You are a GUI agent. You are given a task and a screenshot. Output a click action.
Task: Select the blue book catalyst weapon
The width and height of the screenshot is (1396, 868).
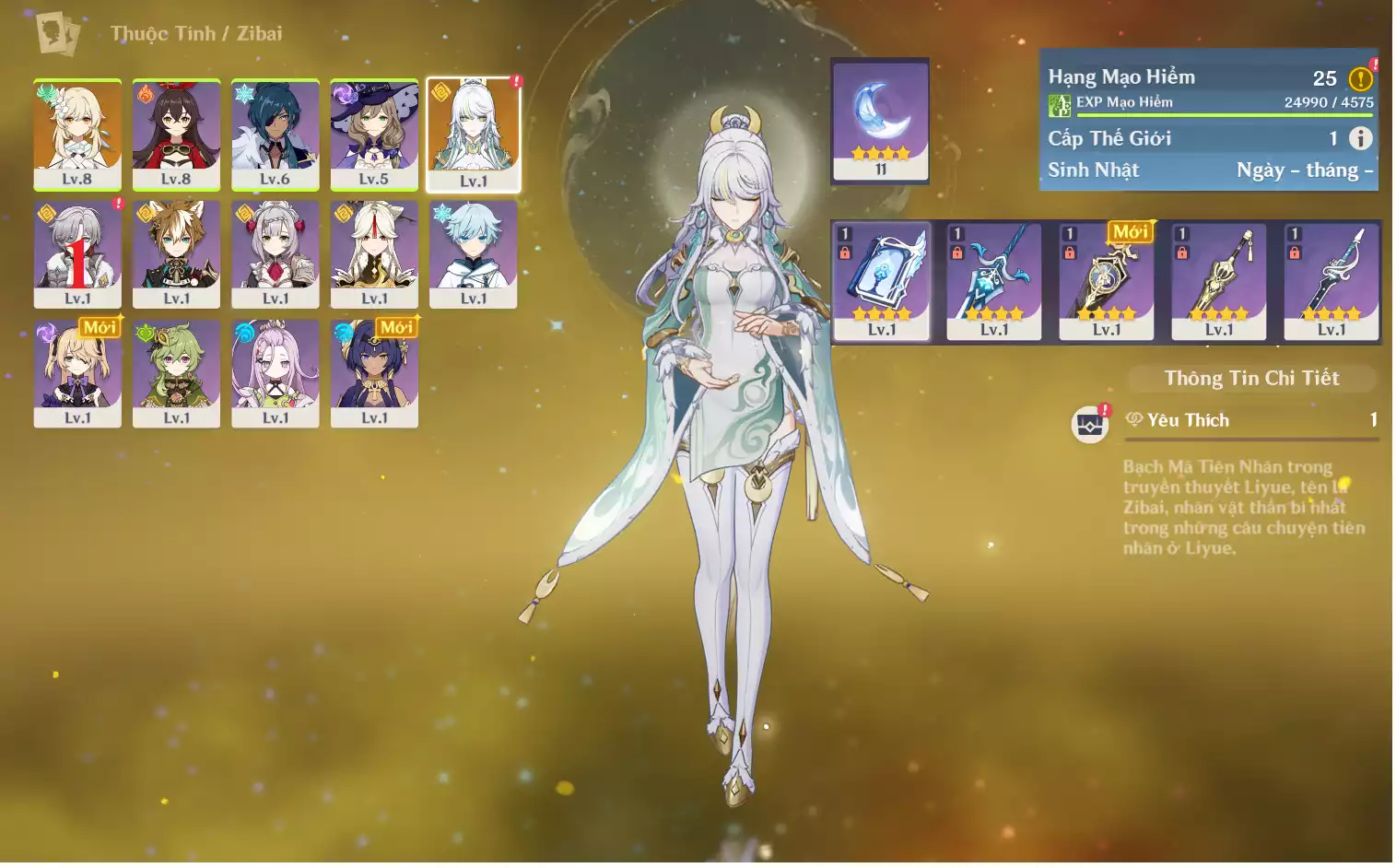tap(882, 281)
